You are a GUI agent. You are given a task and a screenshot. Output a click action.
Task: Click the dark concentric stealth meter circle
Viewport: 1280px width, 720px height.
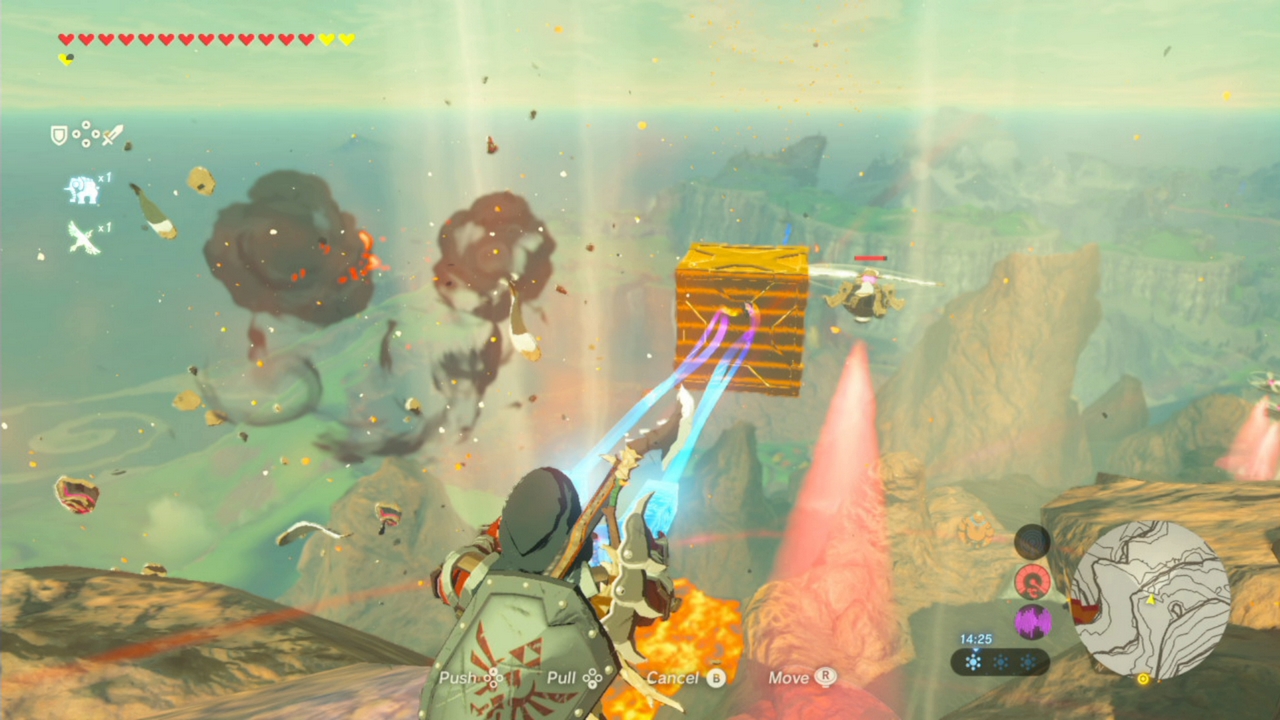click(x=1032, y=542)
